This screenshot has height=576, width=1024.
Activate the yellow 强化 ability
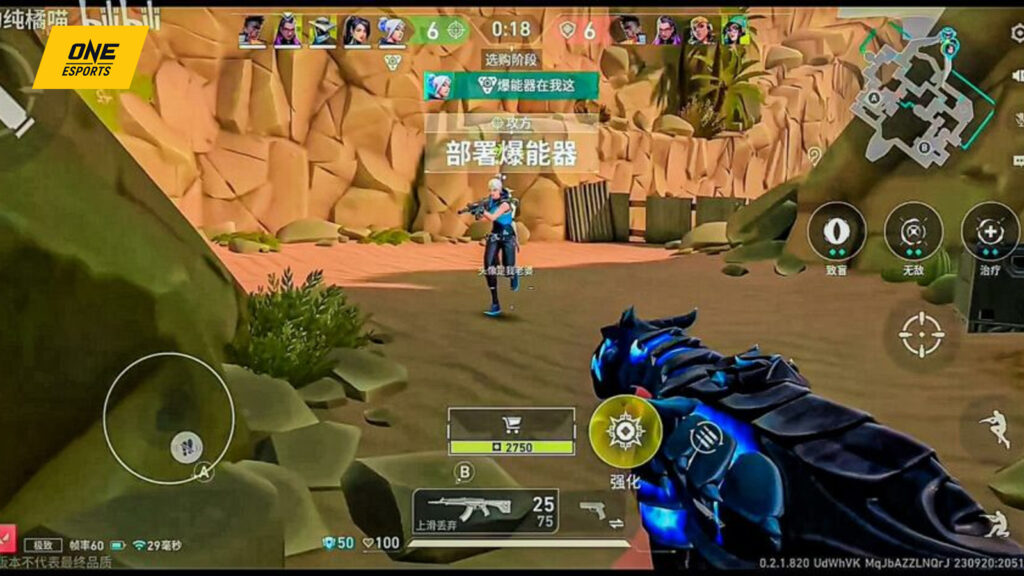[625, 431]
